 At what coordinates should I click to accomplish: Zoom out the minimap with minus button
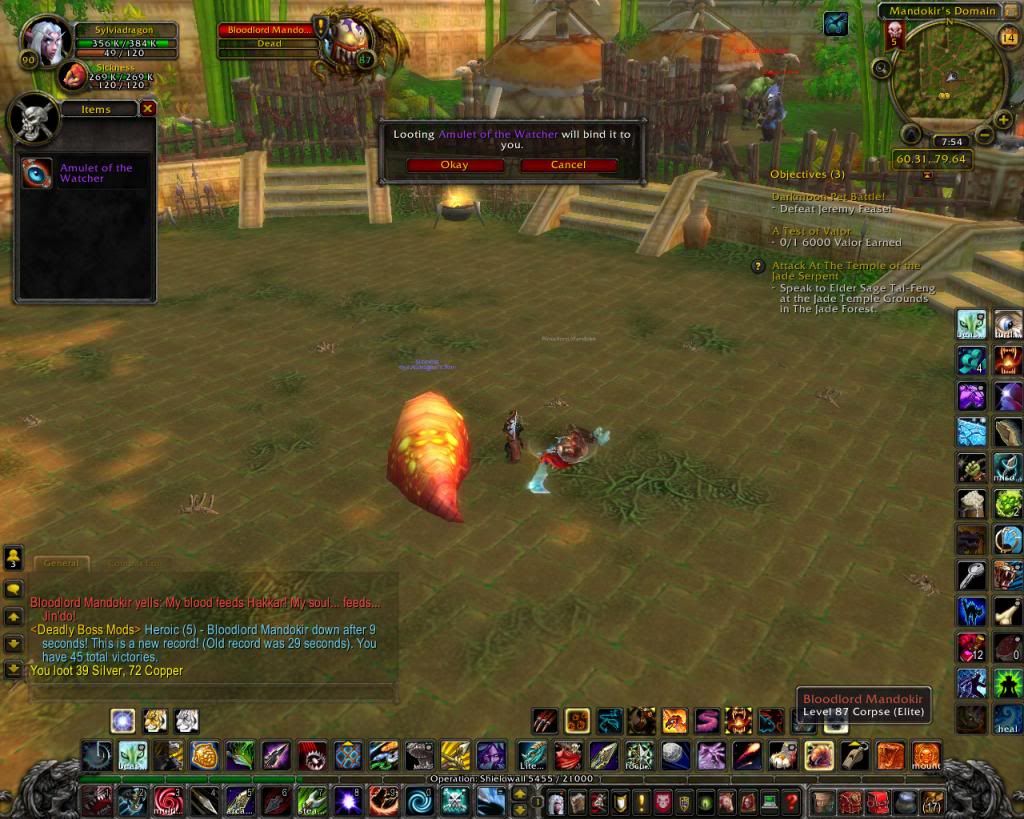click(982, 134)
